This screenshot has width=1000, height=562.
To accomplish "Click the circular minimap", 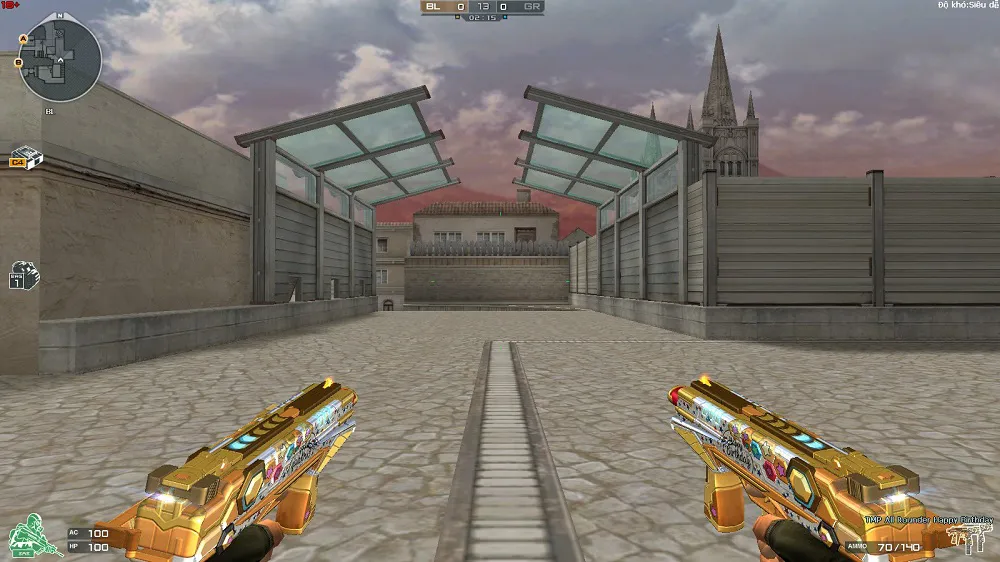I will click(x=60, y=61).
